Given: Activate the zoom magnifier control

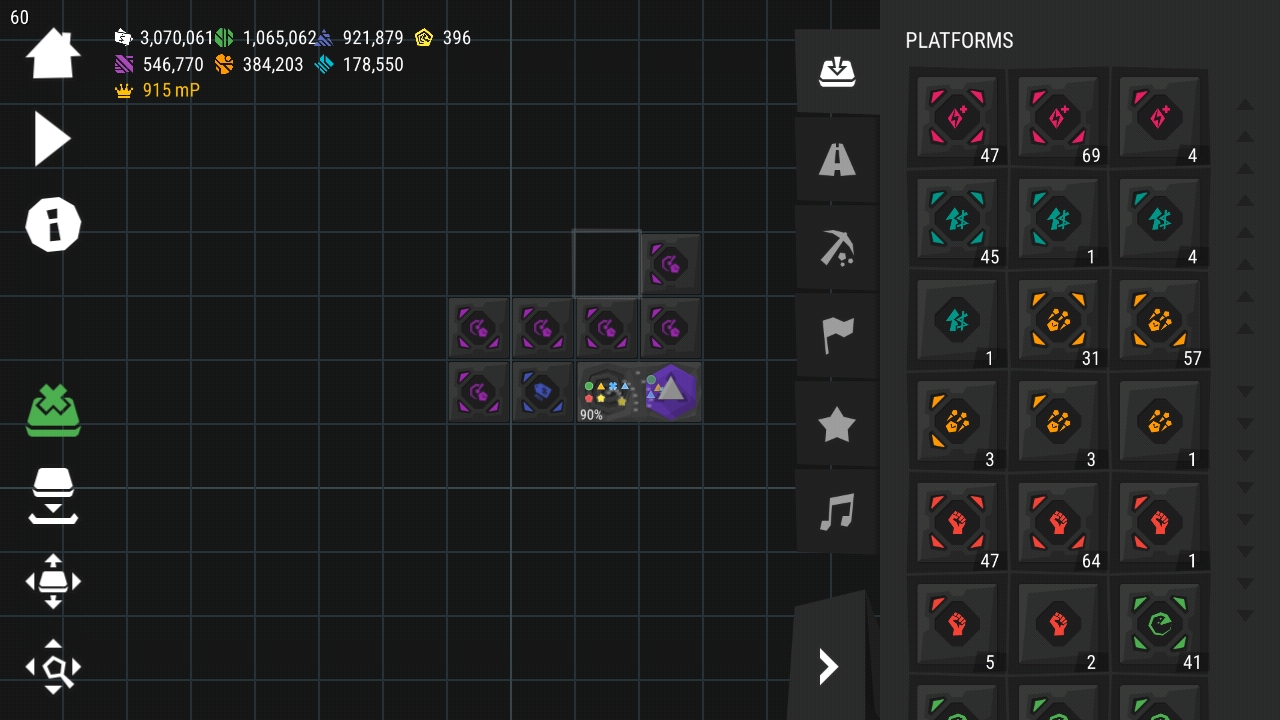Looking at the screenshot, I should point(53,667).
